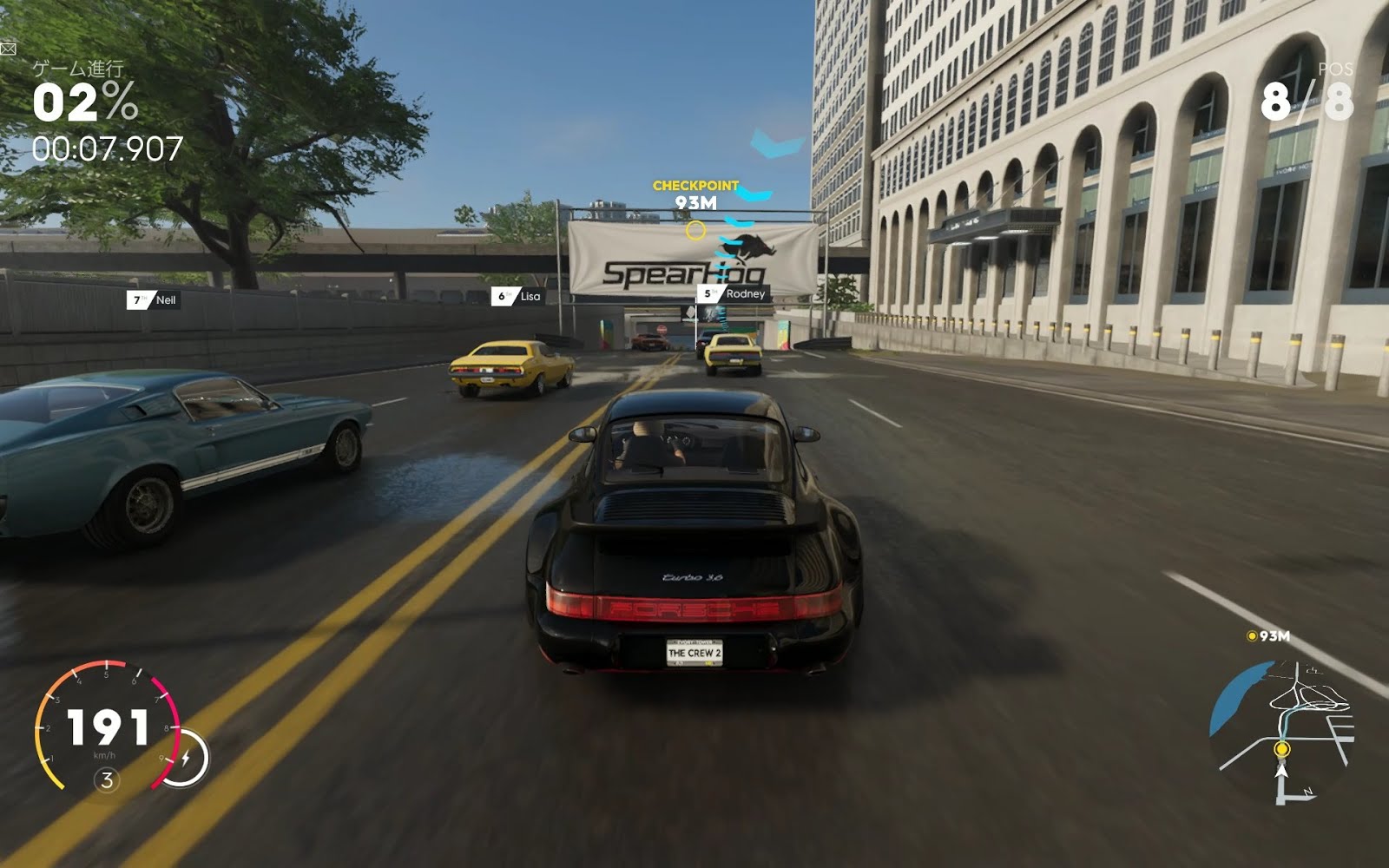Open the messages envelope icon
This screenshot has width=1389, height=868.
pos(9,49)
